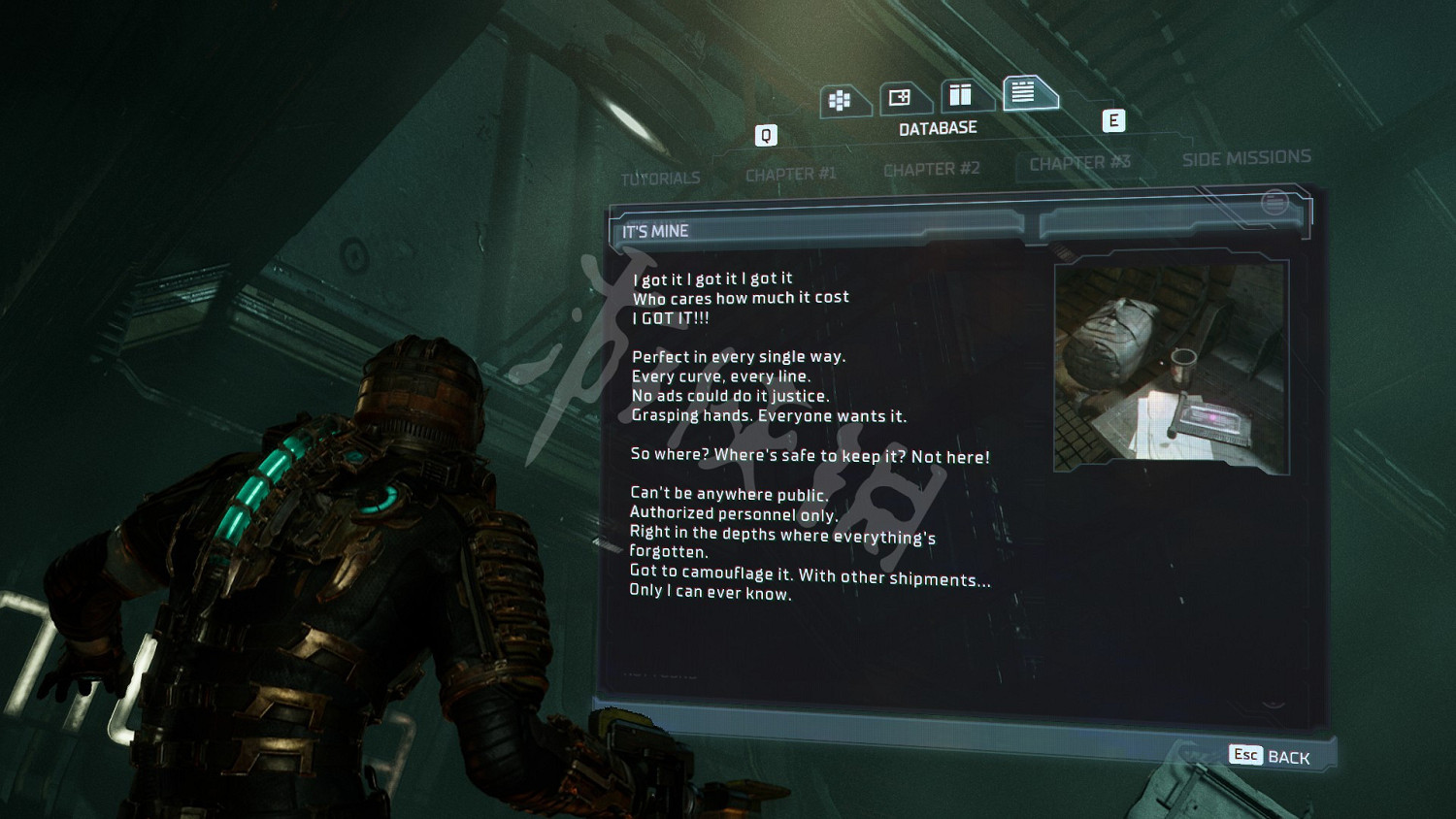1456x819 pixels.
Task: Select the two-column panel menu icon
Action: pos(961,95)
